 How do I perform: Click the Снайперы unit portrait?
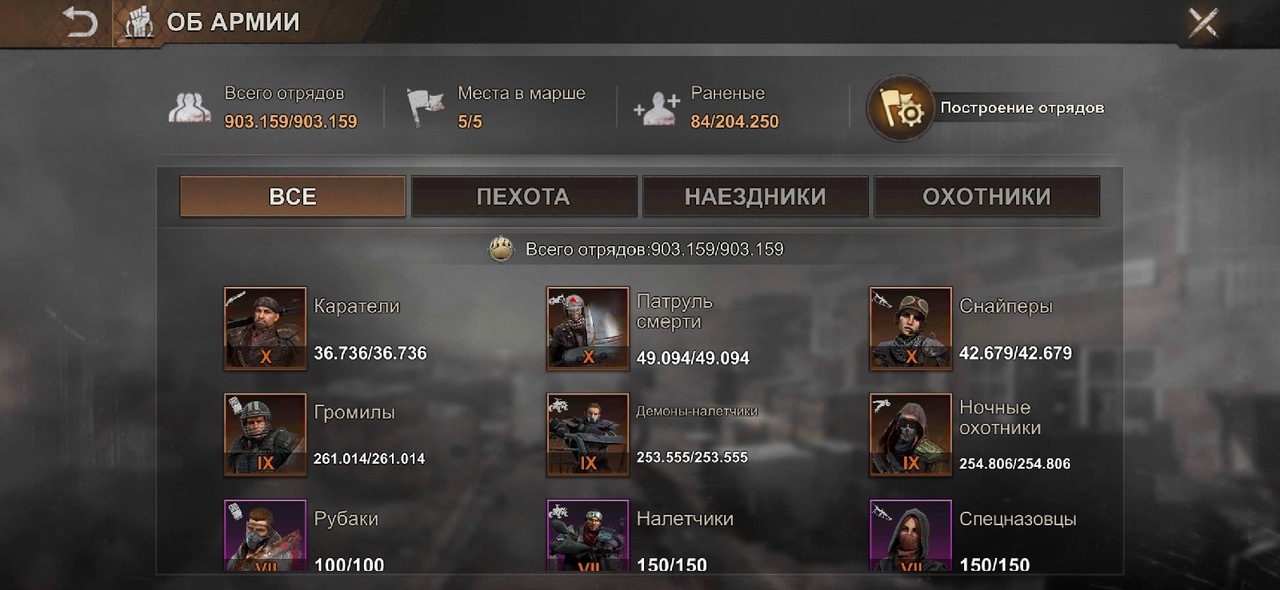pyautogui.click(x=911, y=329)
